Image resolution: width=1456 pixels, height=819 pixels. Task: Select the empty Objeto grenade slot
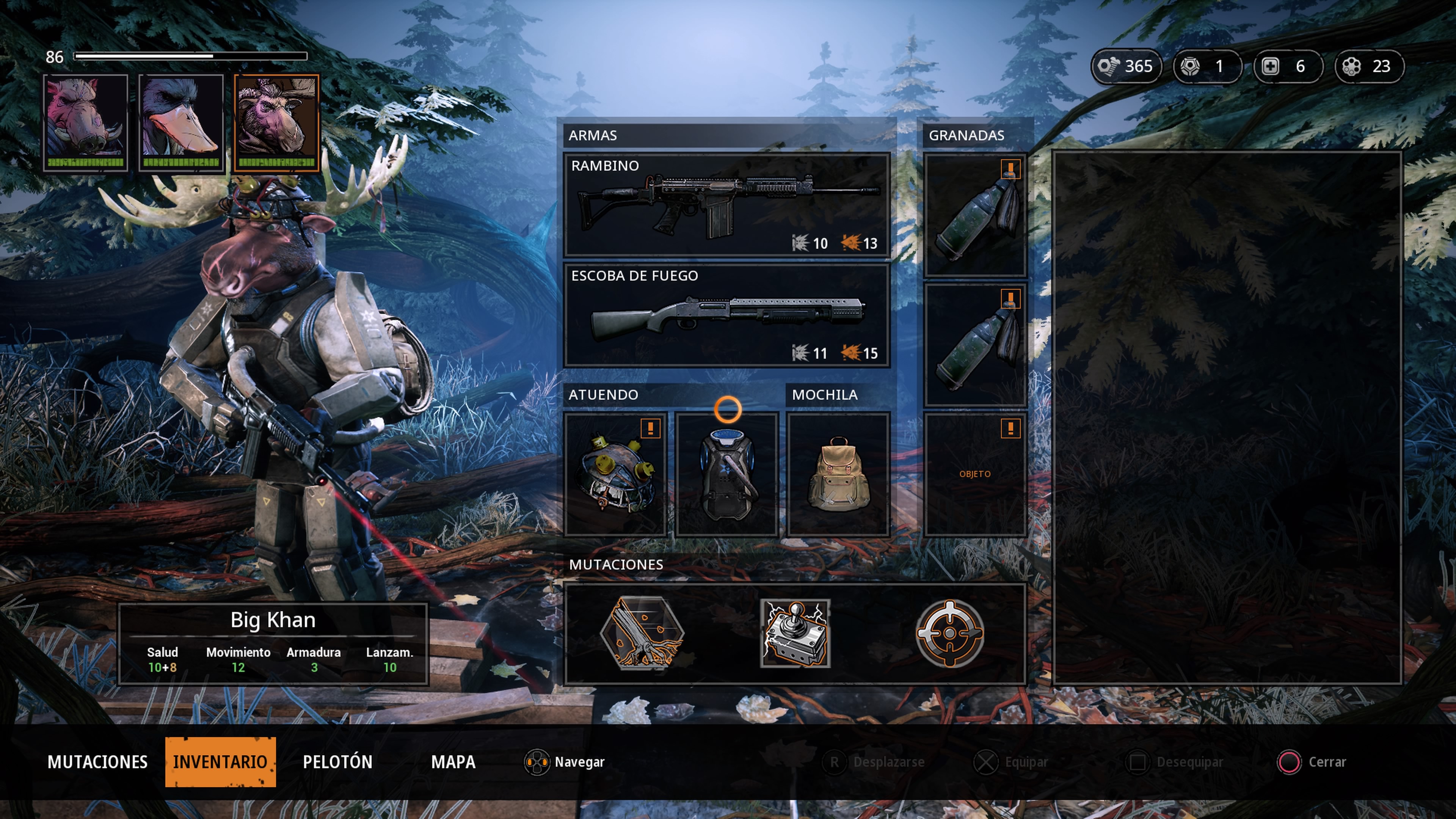pos(974,474)
